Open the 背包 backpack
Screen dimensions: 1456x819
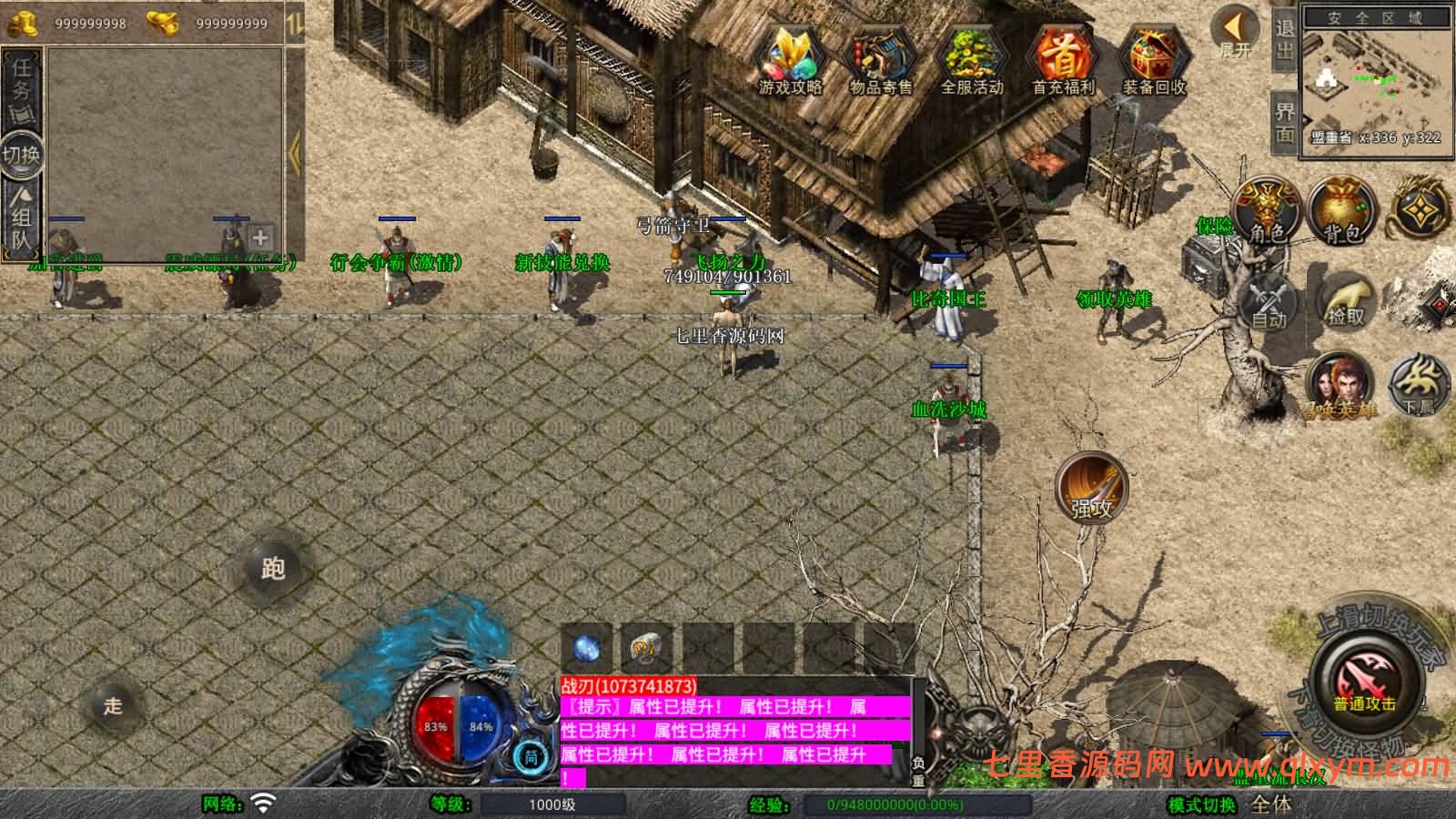(x=1342, y=211)
